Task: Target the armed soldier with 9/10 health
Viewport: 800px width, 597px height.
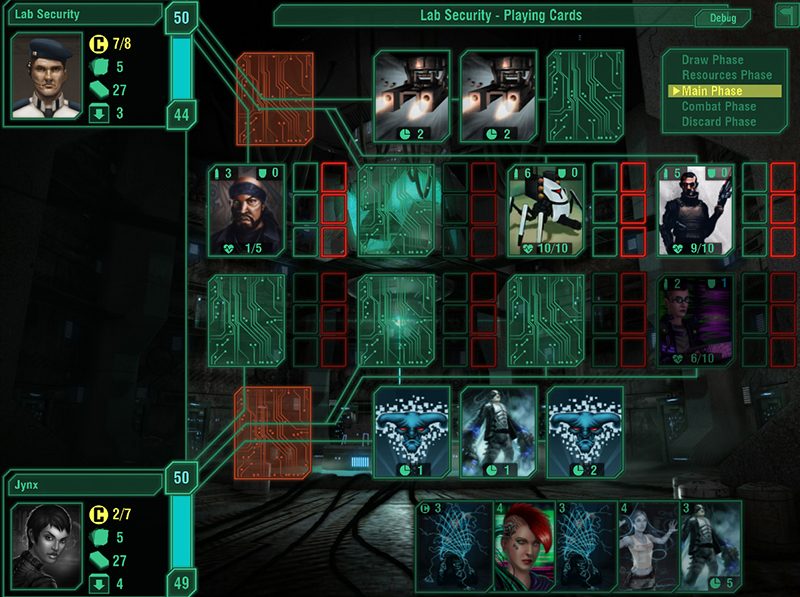Action: point(695,210)
